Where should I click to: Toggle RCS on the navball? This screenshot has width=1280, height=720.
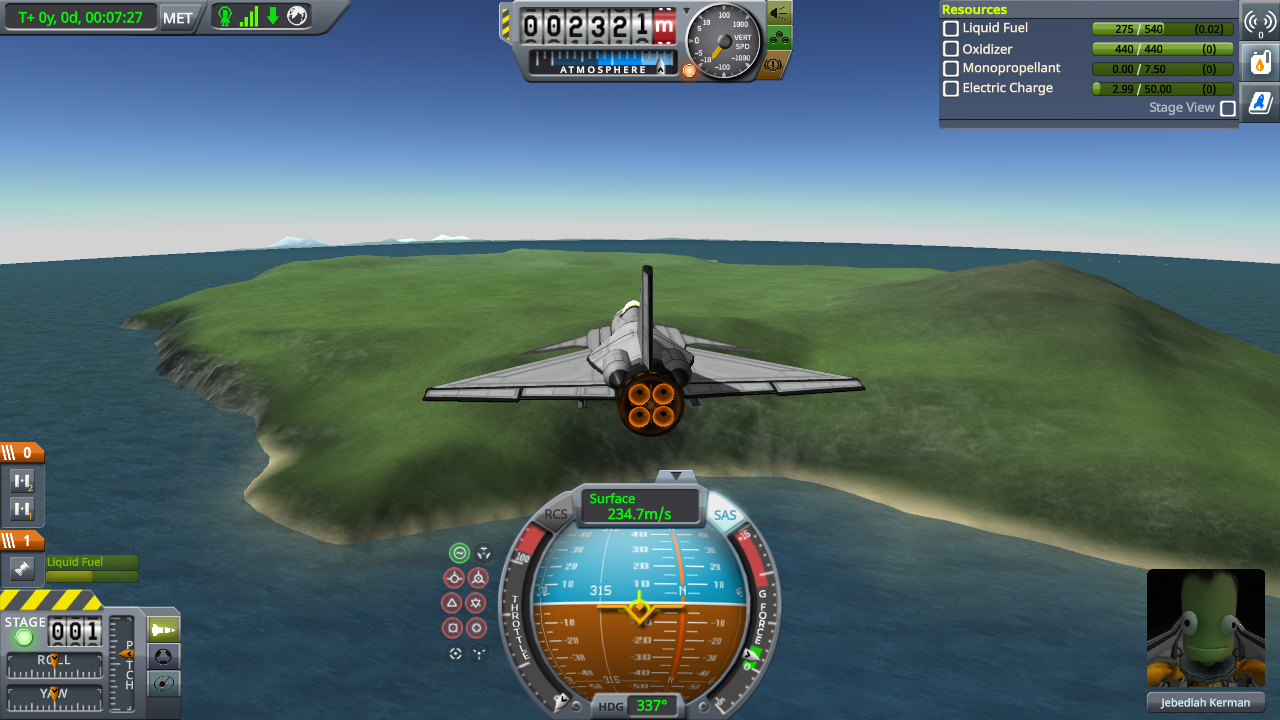(555, 515)
